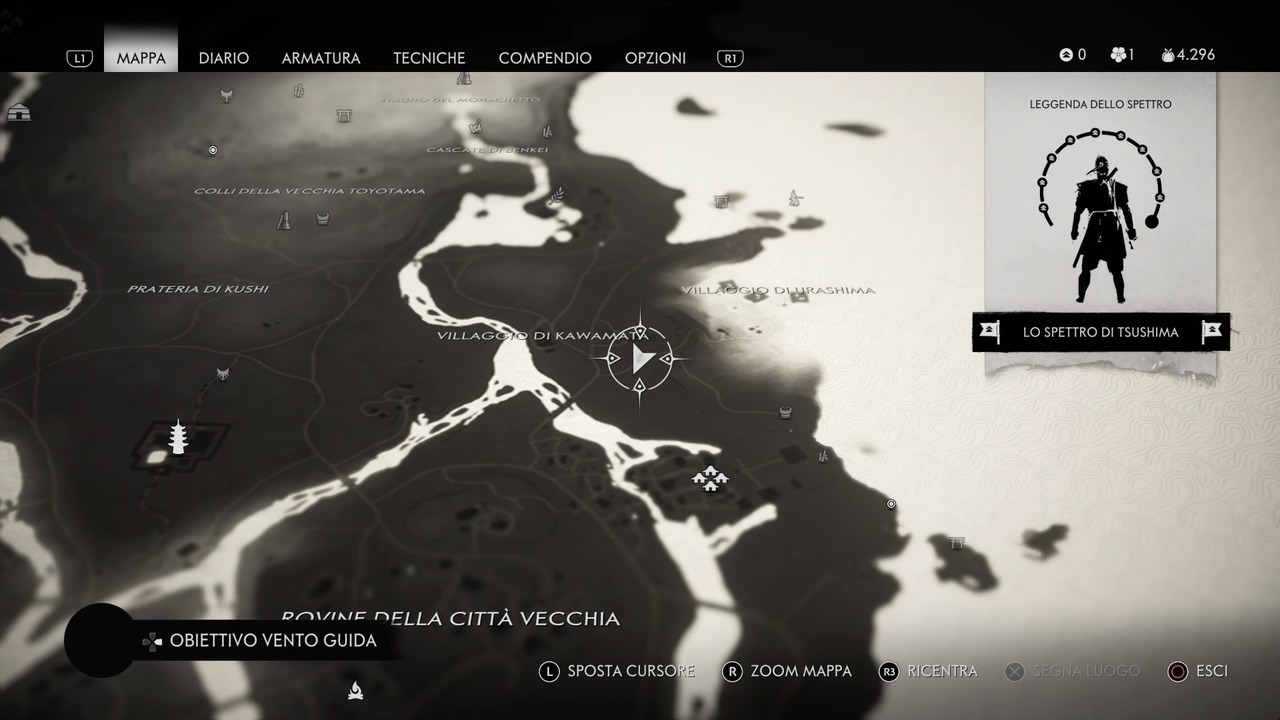
Task: Choose the torii gate shrine marker
Action: pyautogui.click(x=957, y=543)
